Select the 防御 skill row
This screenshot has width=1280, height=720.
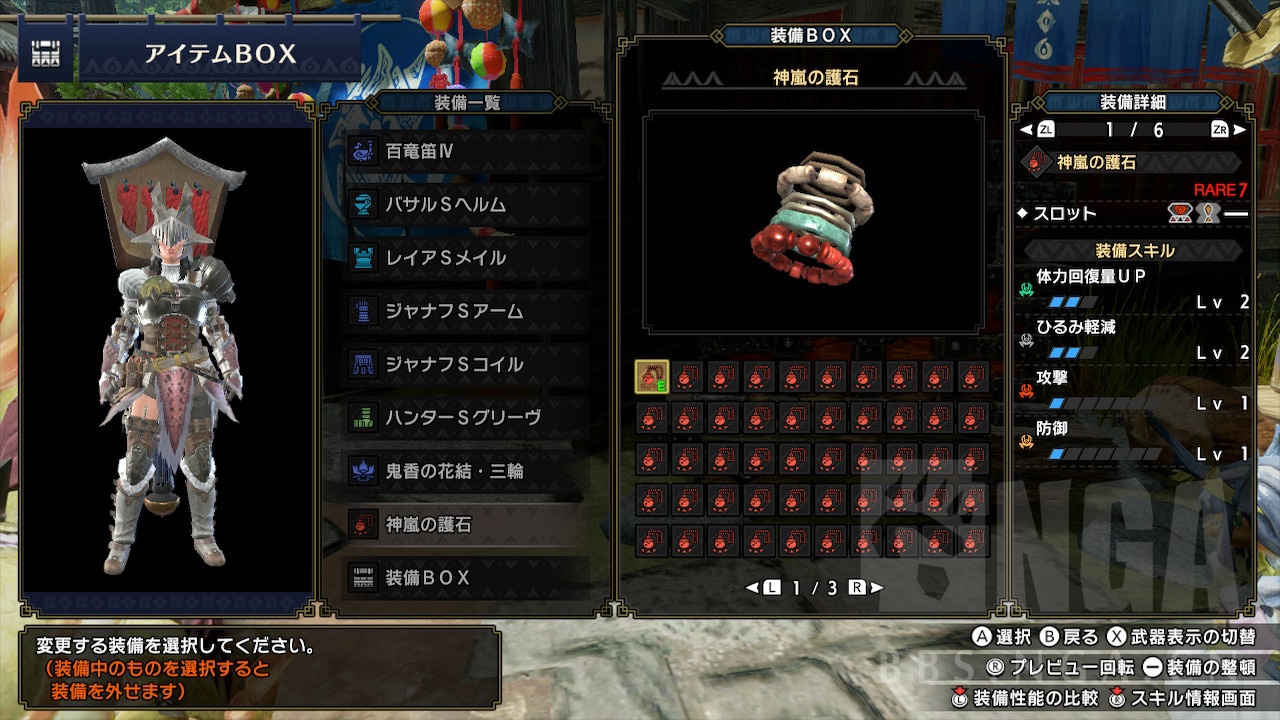(x=1133, y=442)
